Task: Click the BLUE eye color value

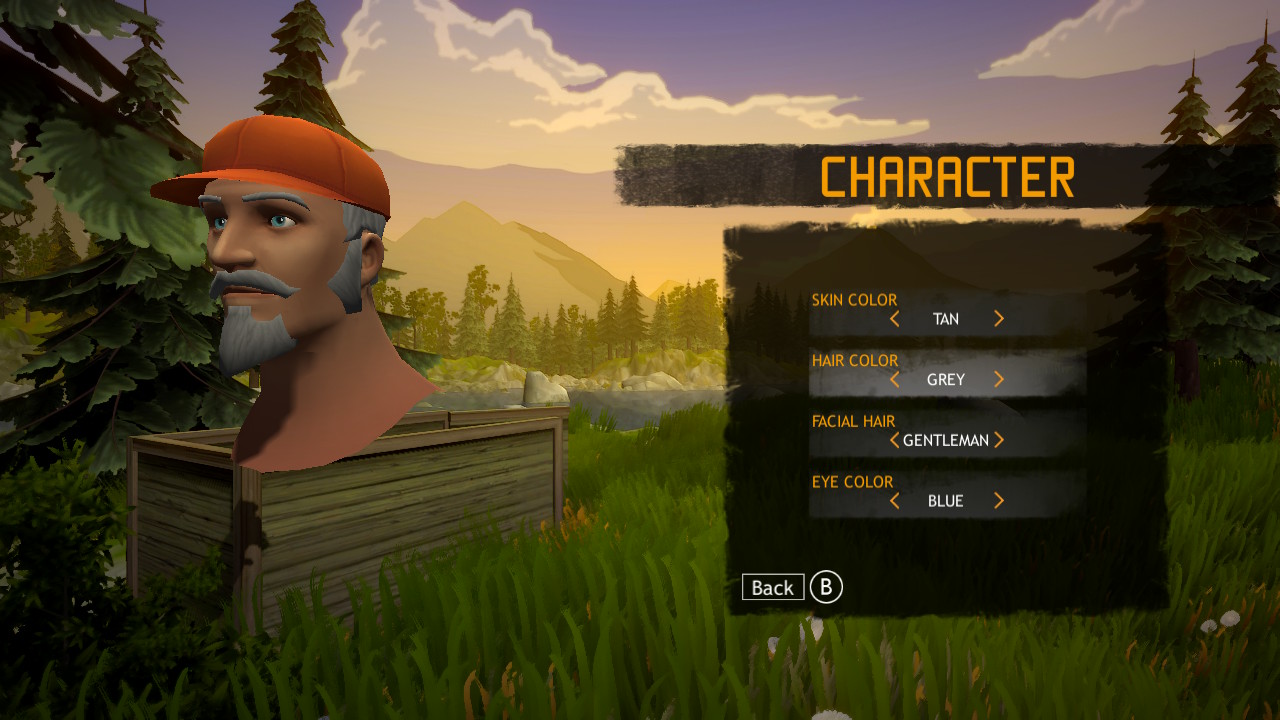Action: pos(946,500)
